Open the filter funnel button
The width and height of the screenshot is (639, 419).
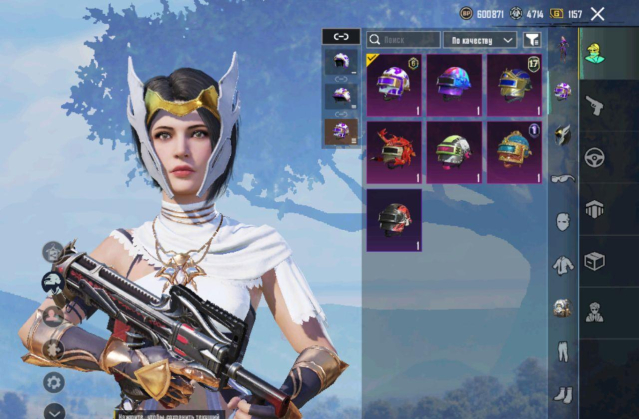pyautogui.click(x=532, y=40)
